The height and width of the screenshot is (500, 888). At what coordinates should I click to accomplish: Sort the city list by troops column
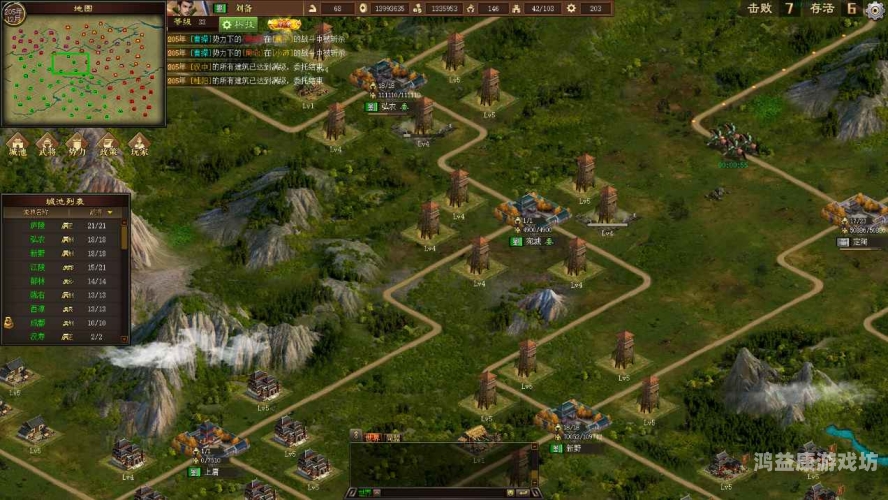click(x=96, y=212)
